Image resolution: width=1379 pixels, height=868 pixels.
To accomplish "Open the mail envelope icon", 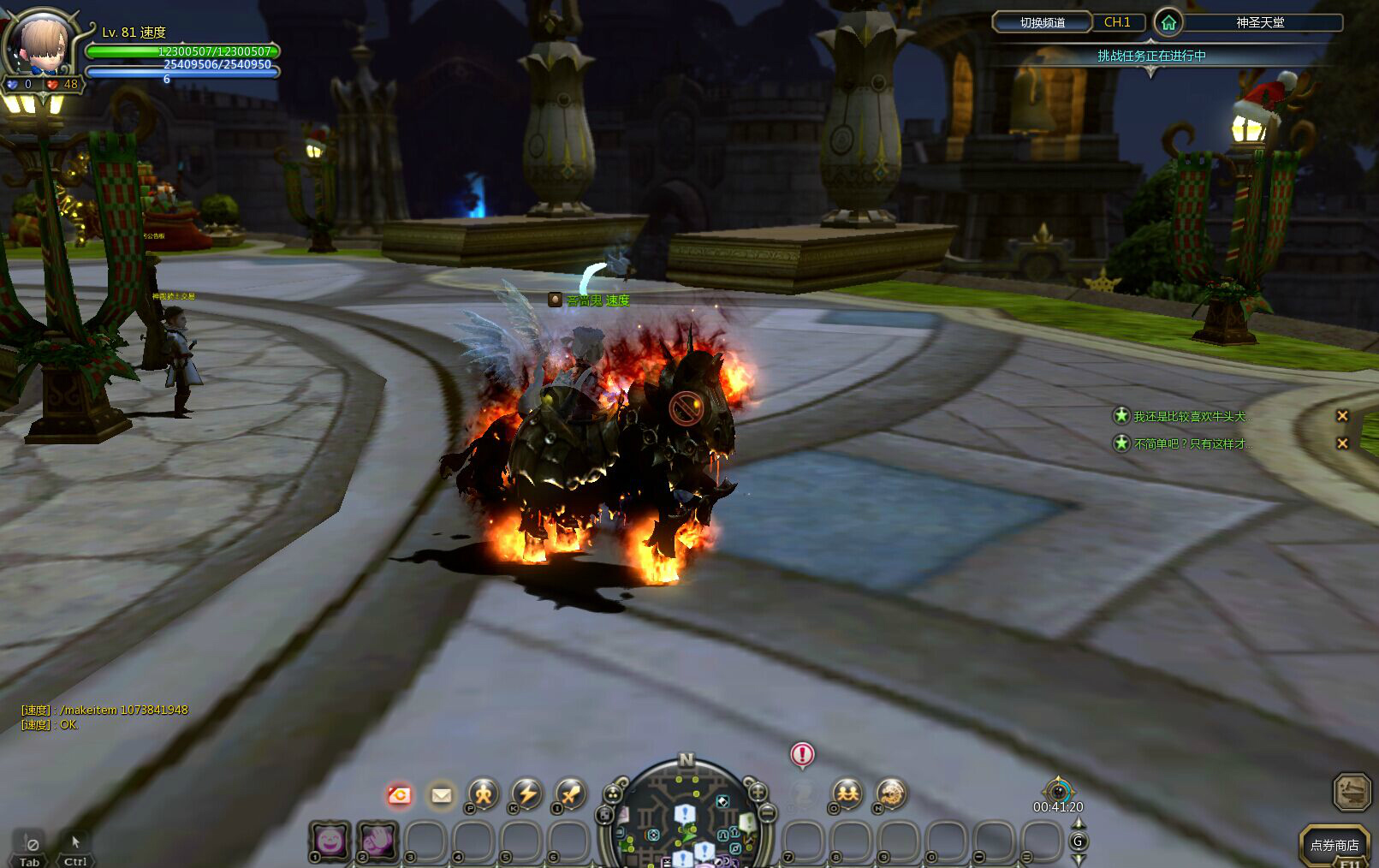I will click(x=441, y=795).
